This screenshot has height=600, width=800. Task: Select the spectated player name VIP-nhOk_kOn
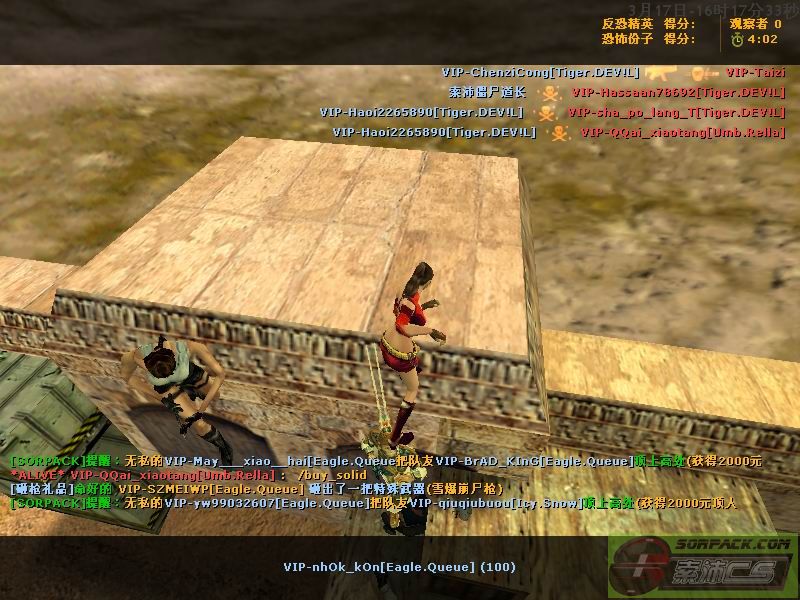(x=399, y=567)
